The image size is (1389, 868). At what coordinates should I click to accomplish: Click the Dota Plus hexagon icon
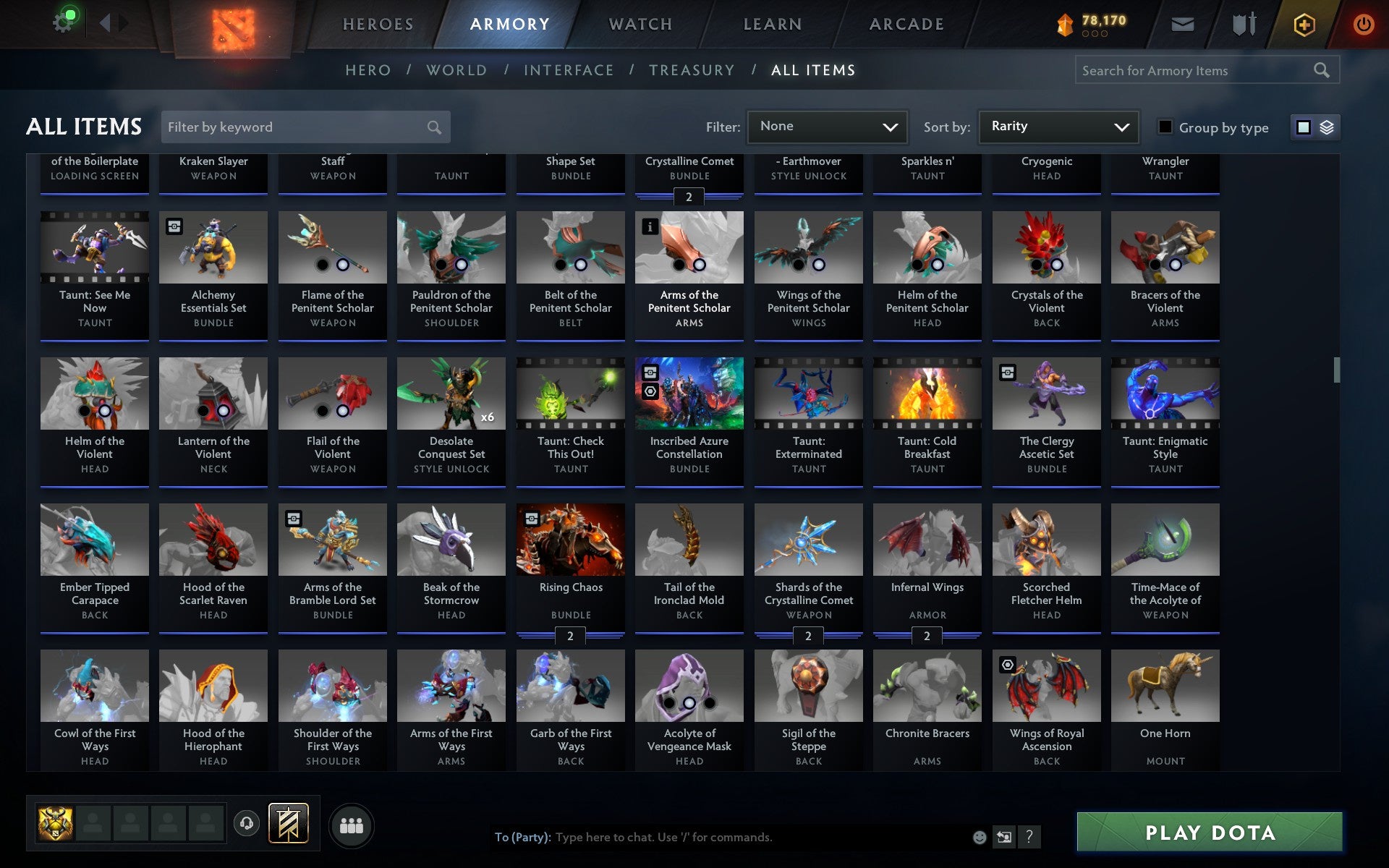pos(1303,23)
